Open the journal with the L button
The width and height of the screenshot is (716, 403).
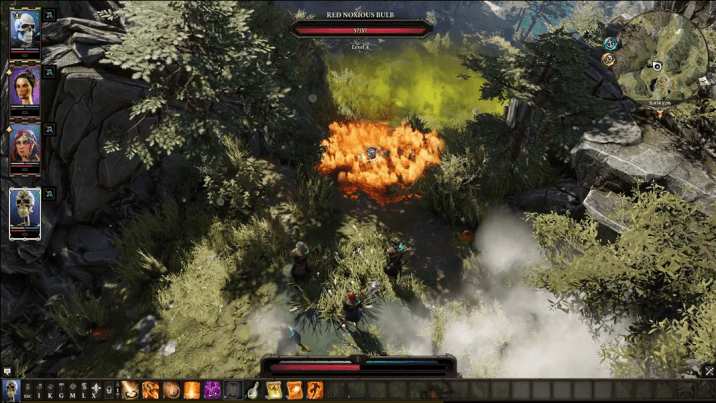(84, 390)
